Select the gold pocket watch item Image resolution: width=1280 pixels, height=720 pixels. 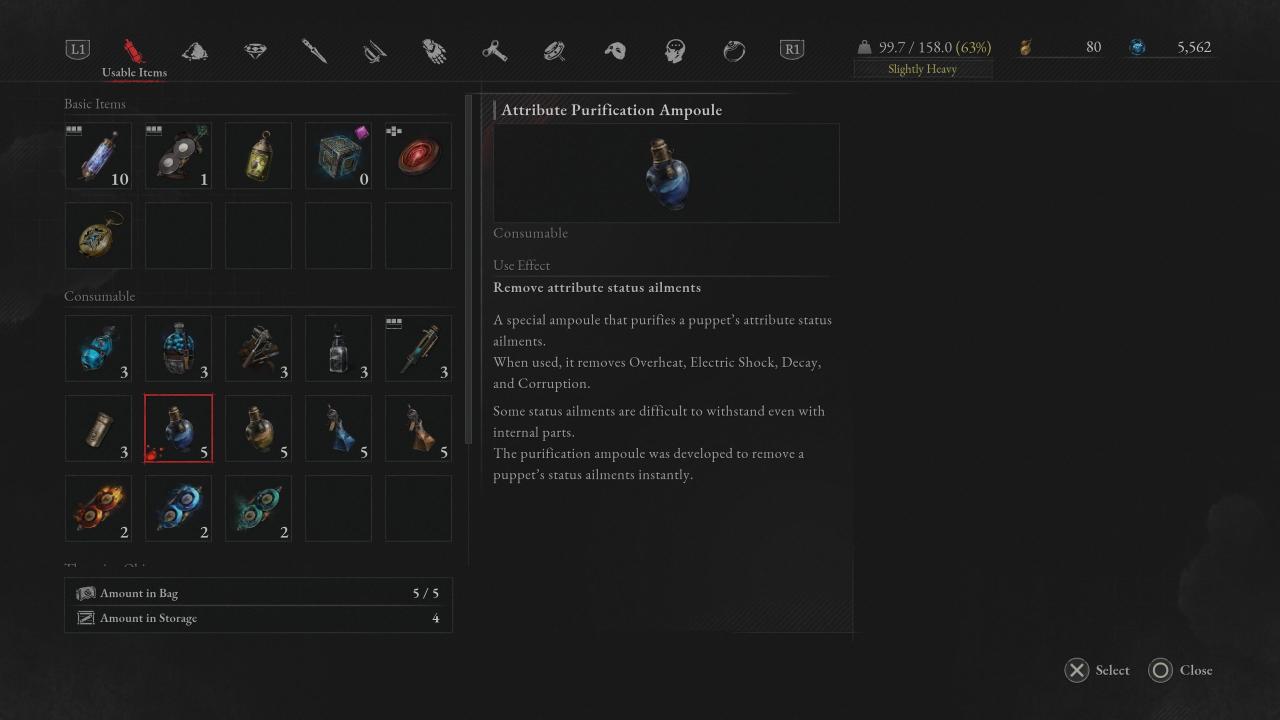pos(98,235)
